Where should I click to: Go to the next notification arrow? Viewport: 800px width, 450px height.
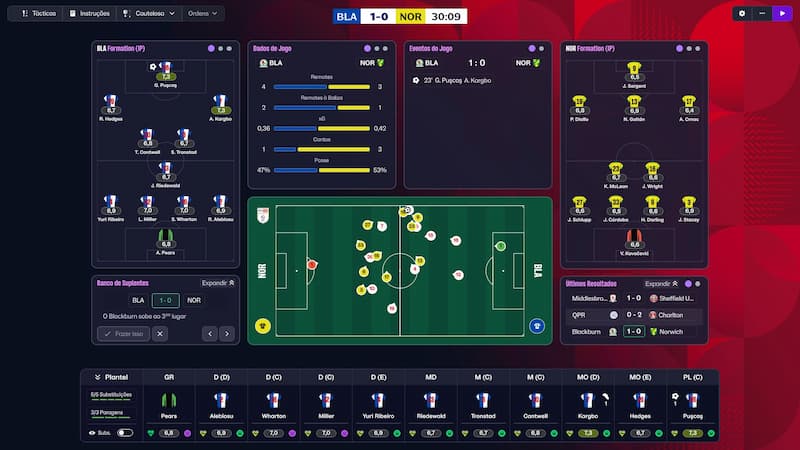tap(227, 334)
